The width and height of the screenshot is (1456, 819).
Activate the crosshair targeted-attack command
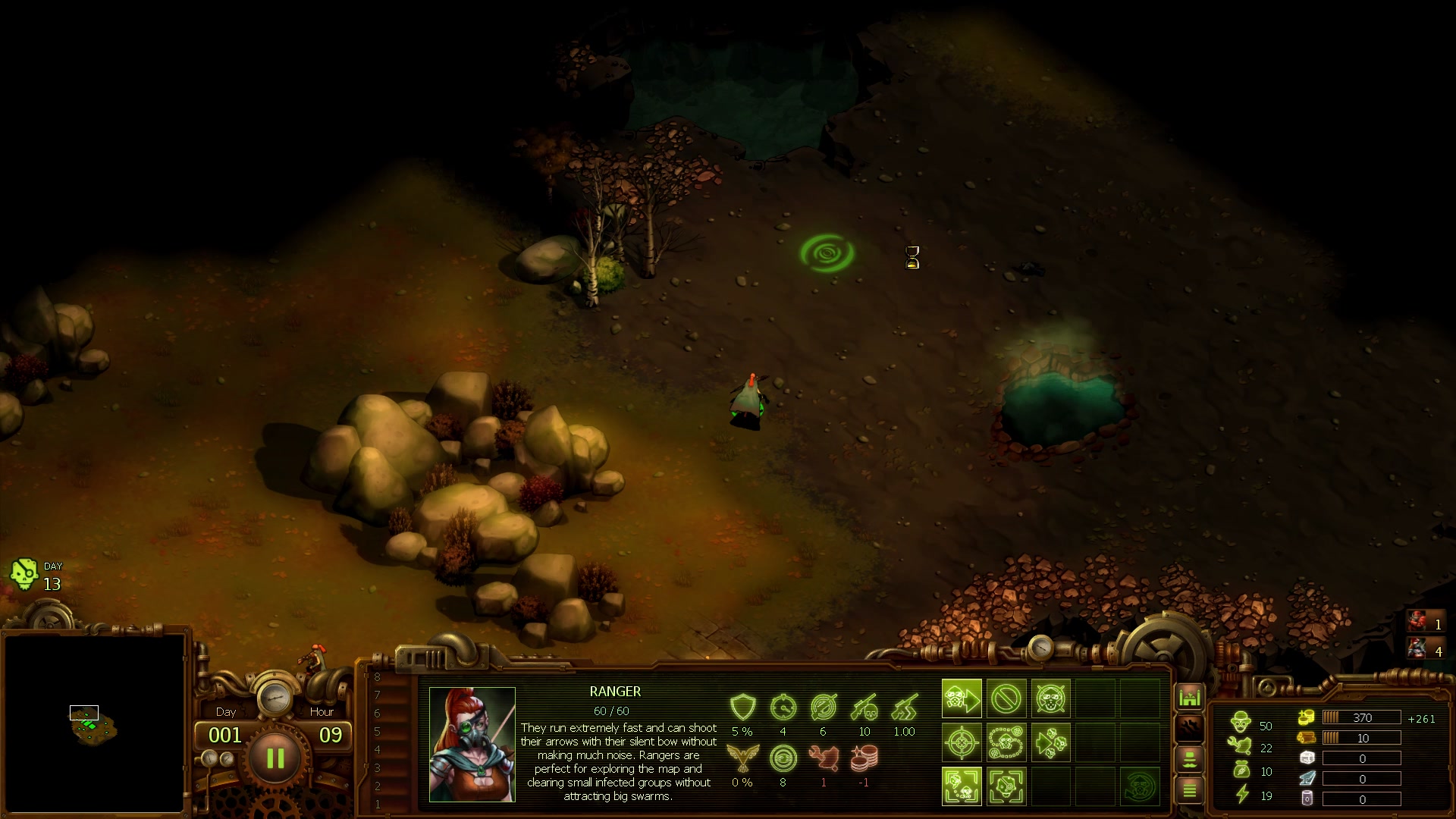coord(962,742)
